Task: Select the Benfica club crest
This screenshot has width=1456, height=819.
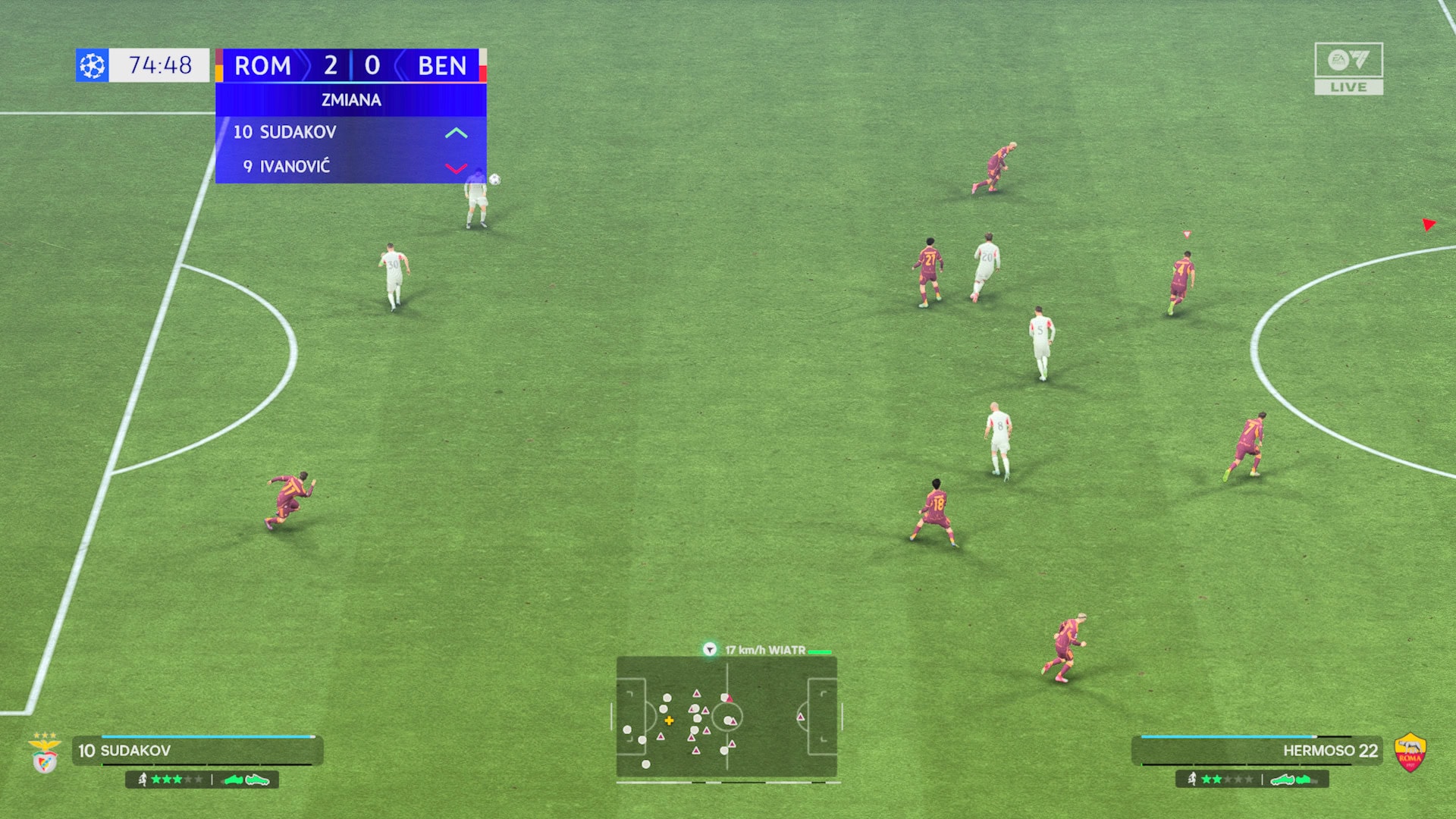Action: coord(45,754)
